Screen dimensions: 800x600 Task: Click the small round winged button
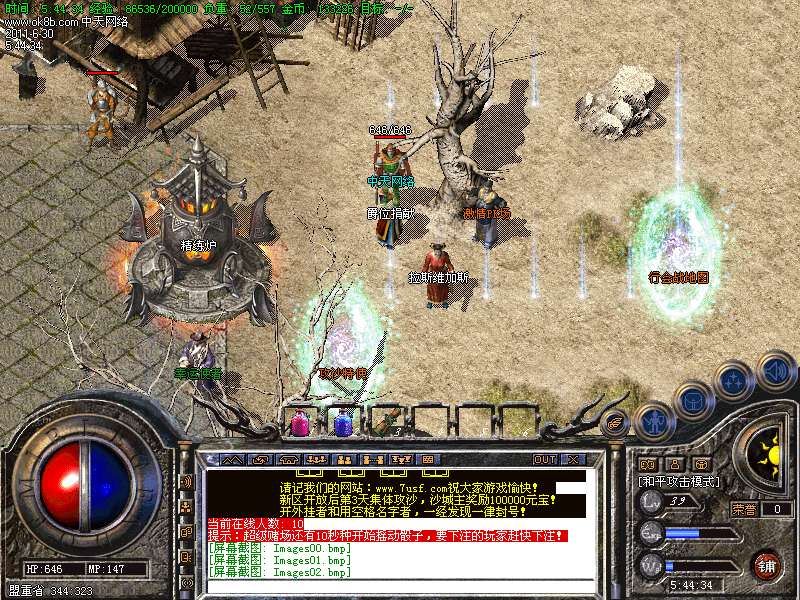coord(614,423)
